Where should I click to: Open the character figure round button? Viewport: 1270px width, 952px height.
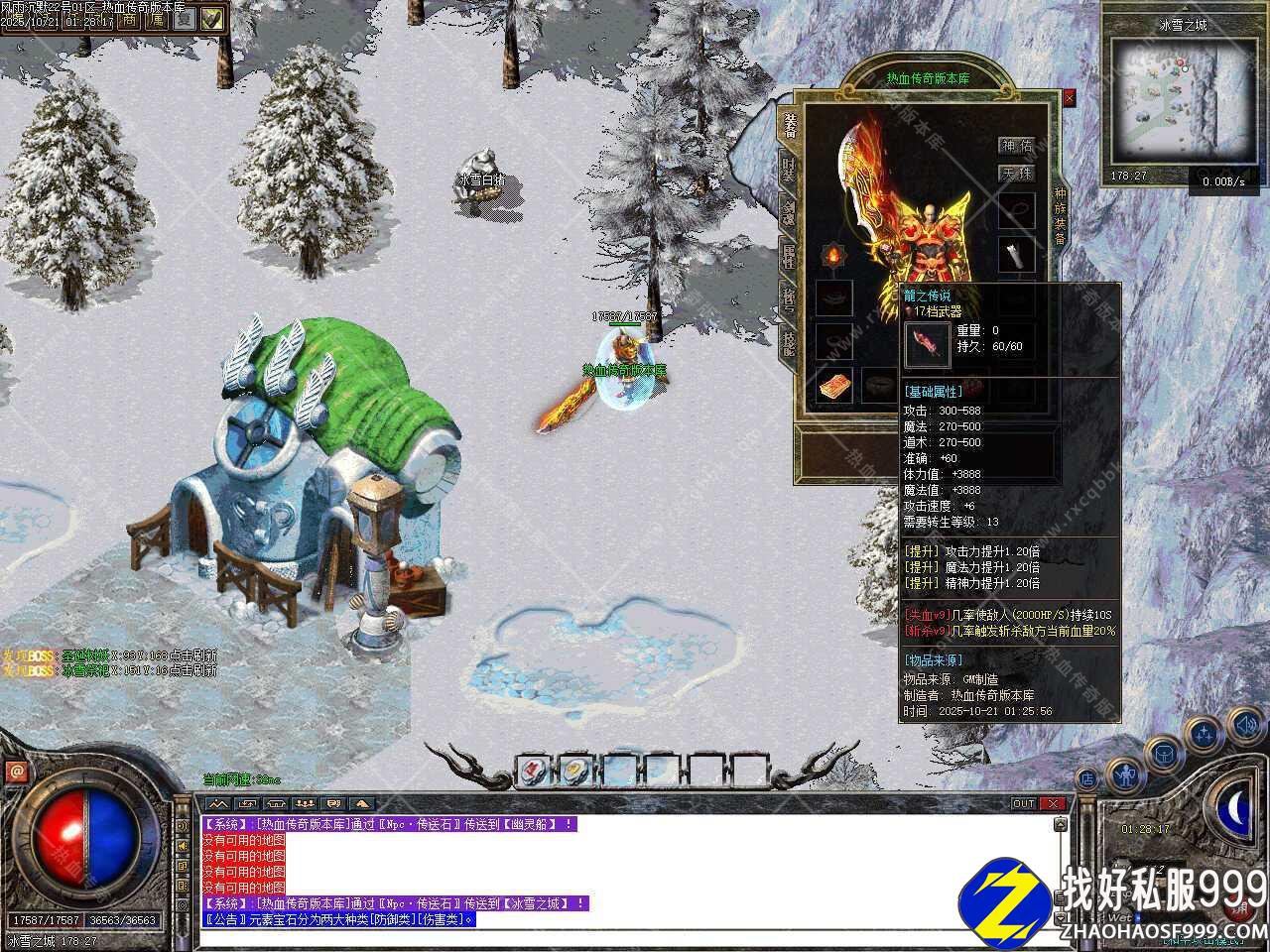pyautogui.click(x=1124, y=773)
